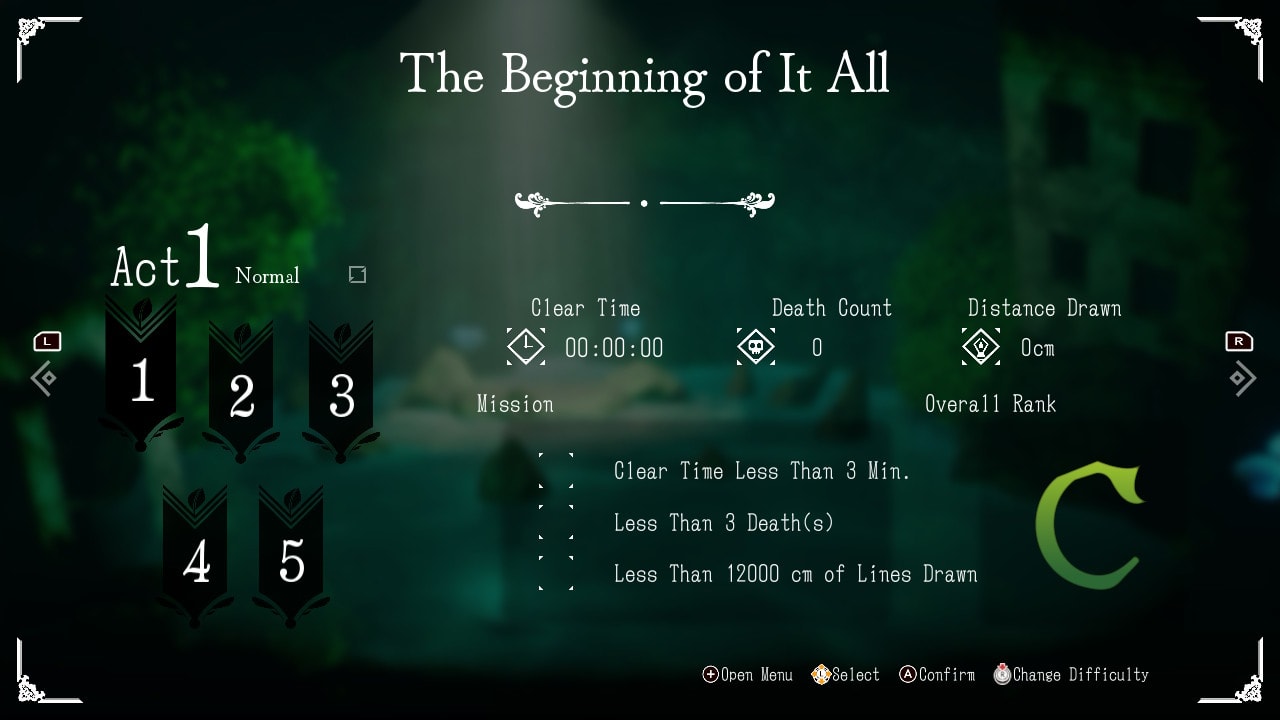Open the menu with the plus button
This screenshot has width=1280, height=720.
[x=710, y=674]
